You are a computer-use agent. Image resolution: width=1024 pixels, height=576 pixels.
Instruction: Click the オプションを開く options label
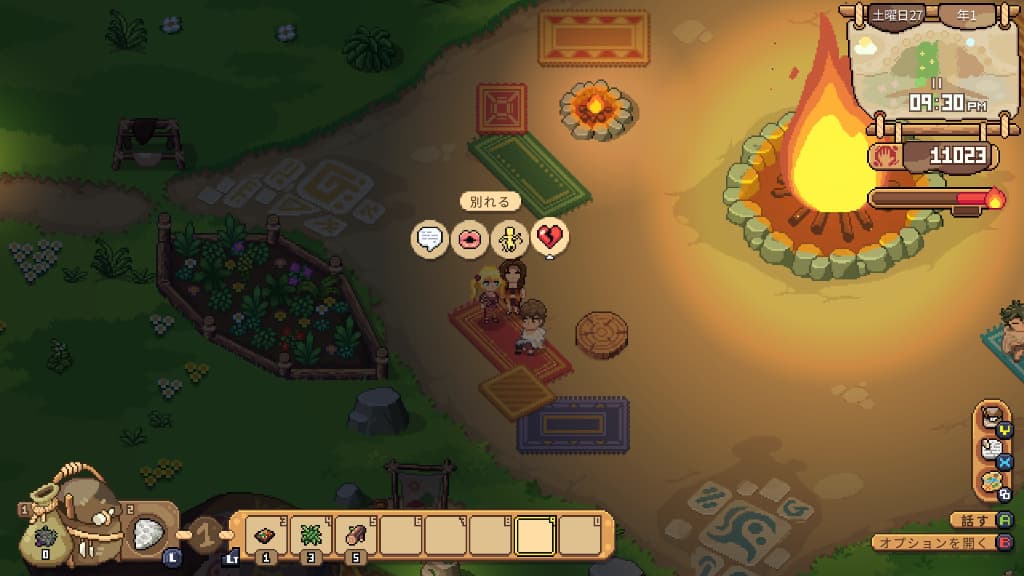click(933, 543)
